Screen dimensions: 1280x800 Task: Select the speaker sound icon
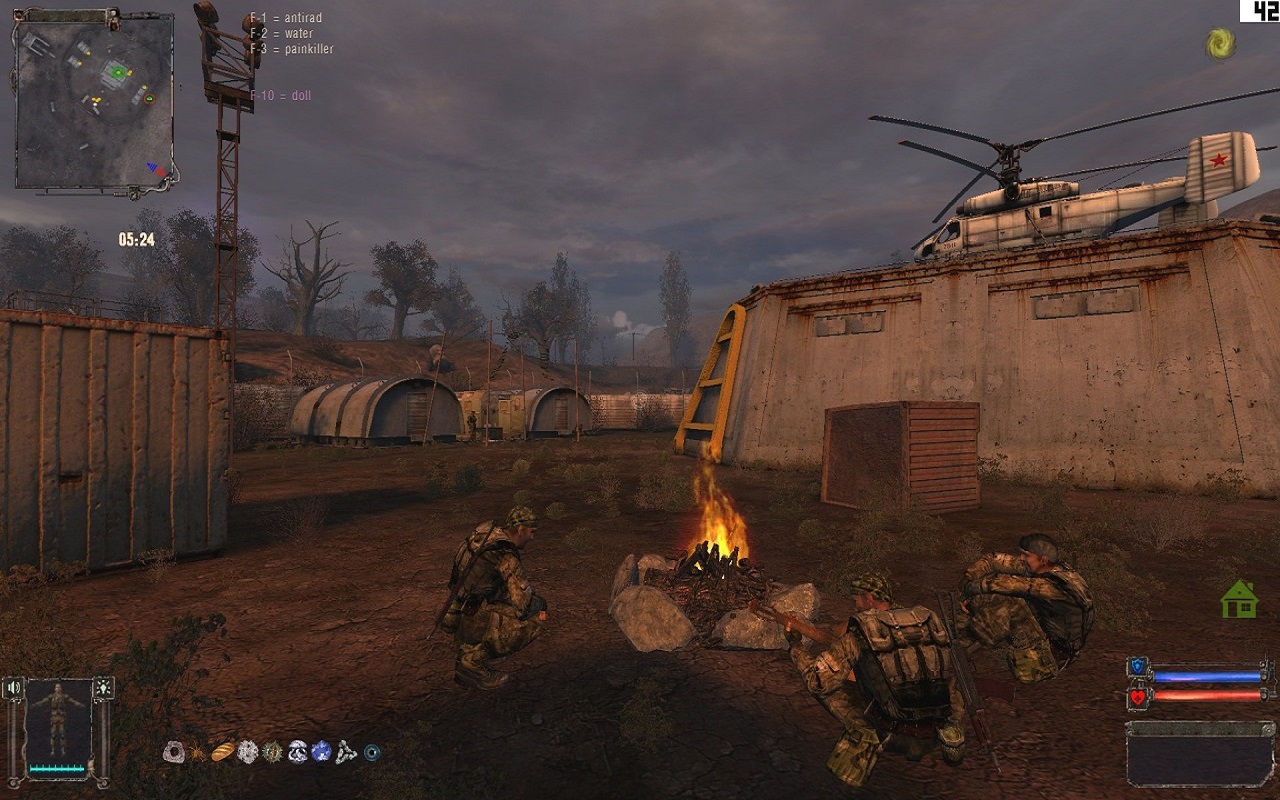[x=14, y=688]
